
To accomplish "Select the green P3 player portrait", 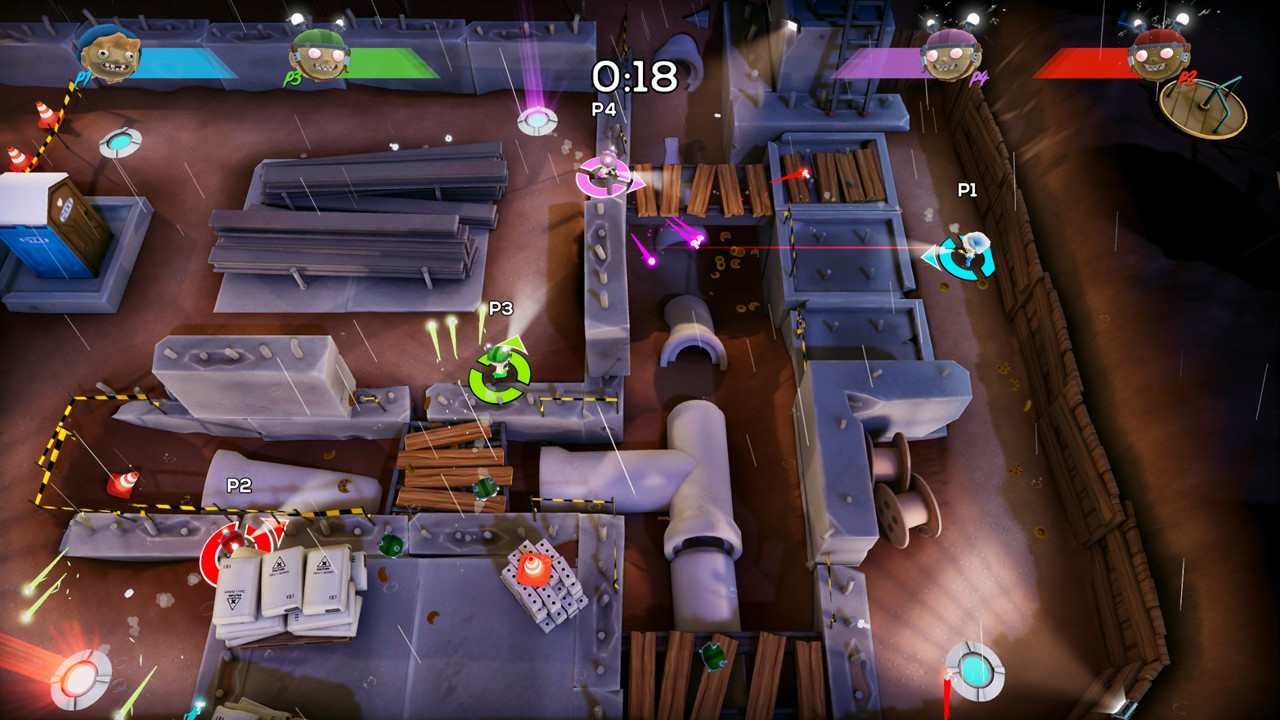I will coord(318,55).
